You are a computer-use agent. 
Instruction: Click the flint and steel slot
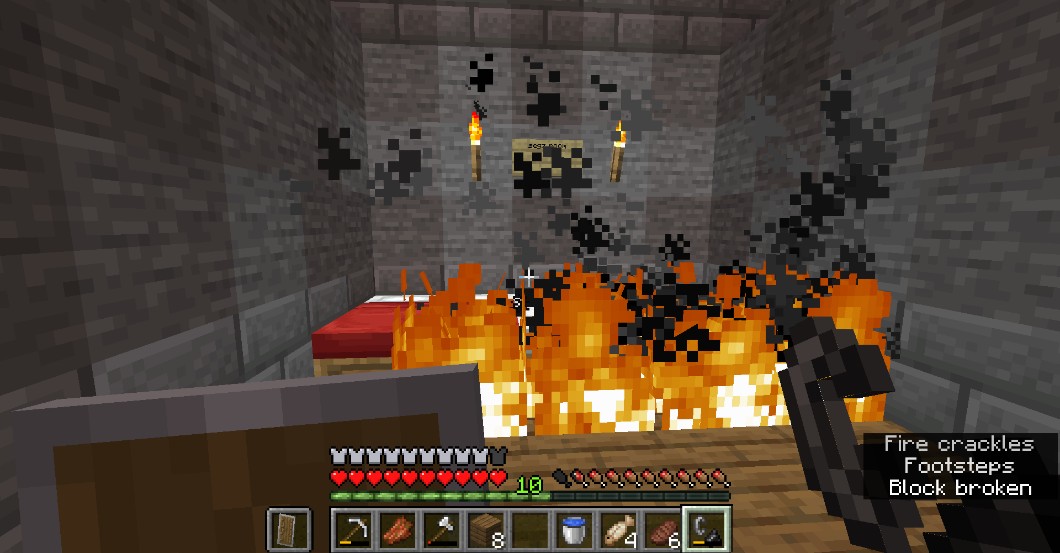(705, 527)
